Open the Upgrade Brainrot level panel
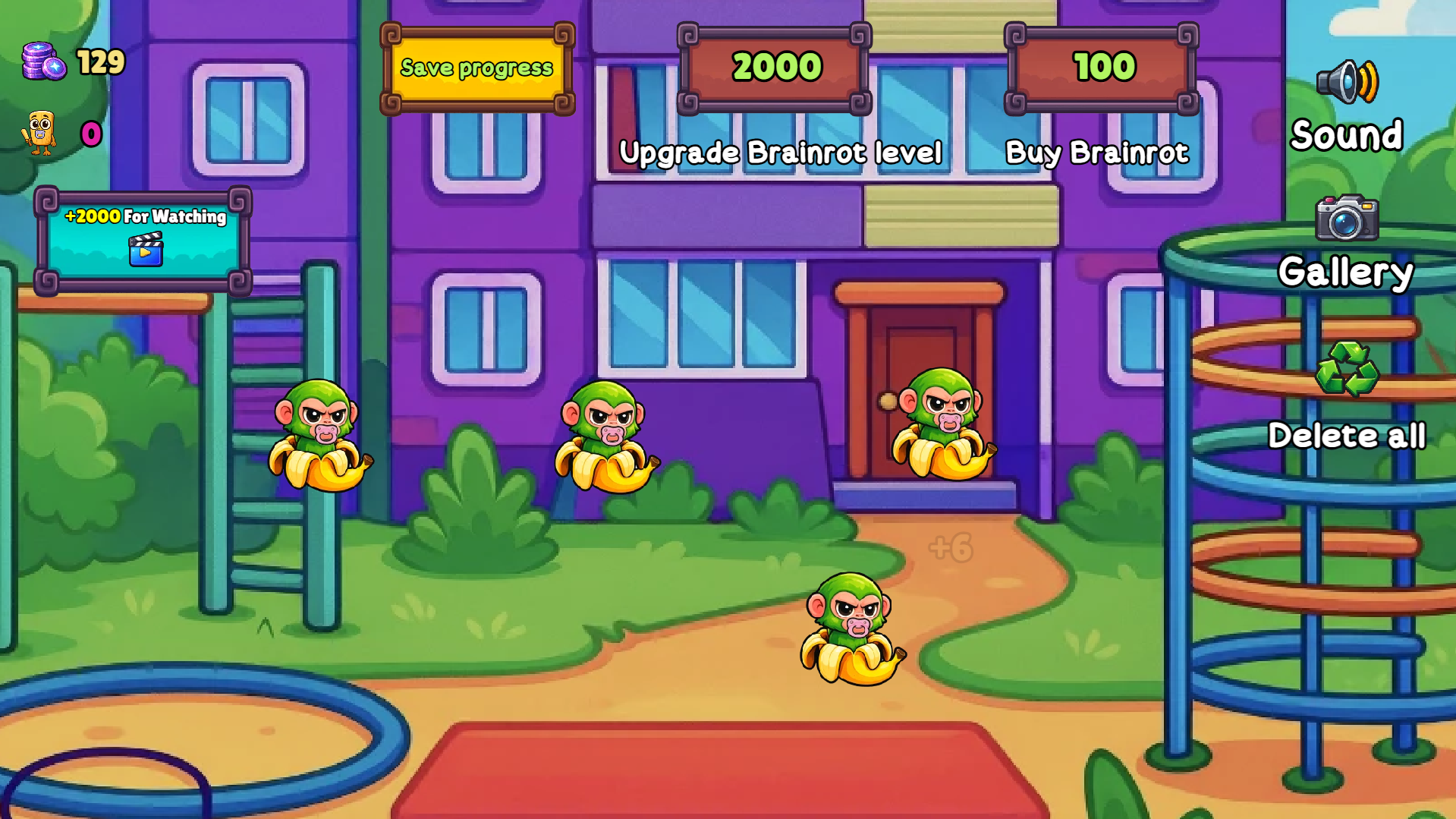1456x819 pixels. coord(775,68)
